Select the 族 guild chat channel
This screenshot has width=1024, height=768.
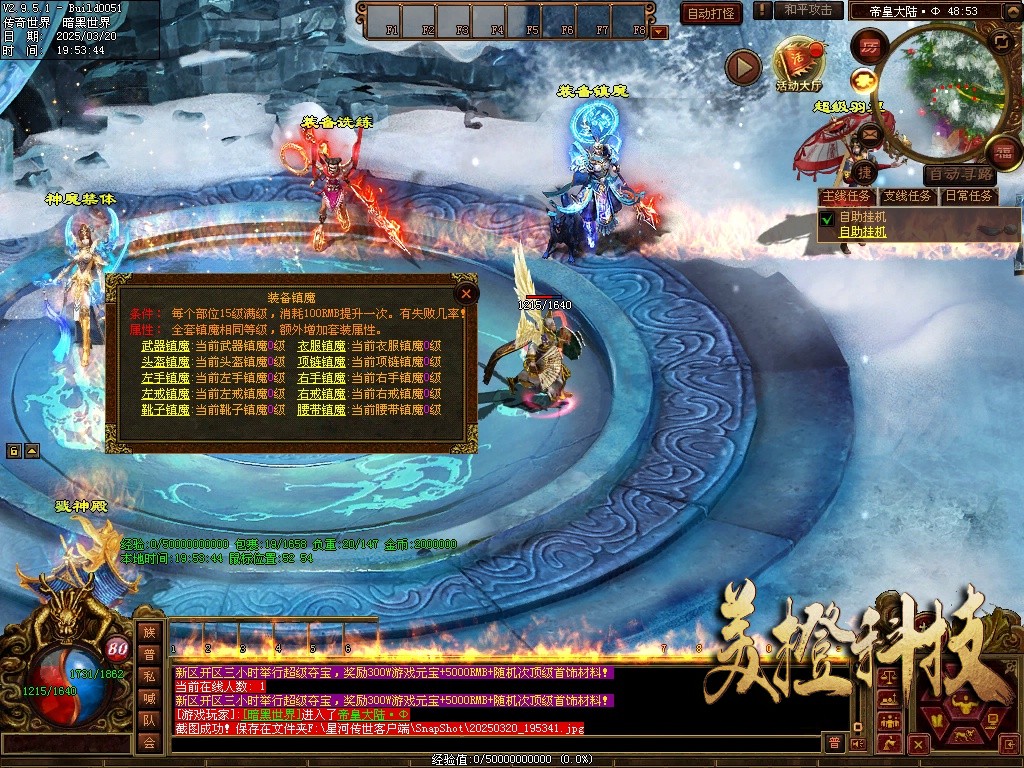pos(149,632)
